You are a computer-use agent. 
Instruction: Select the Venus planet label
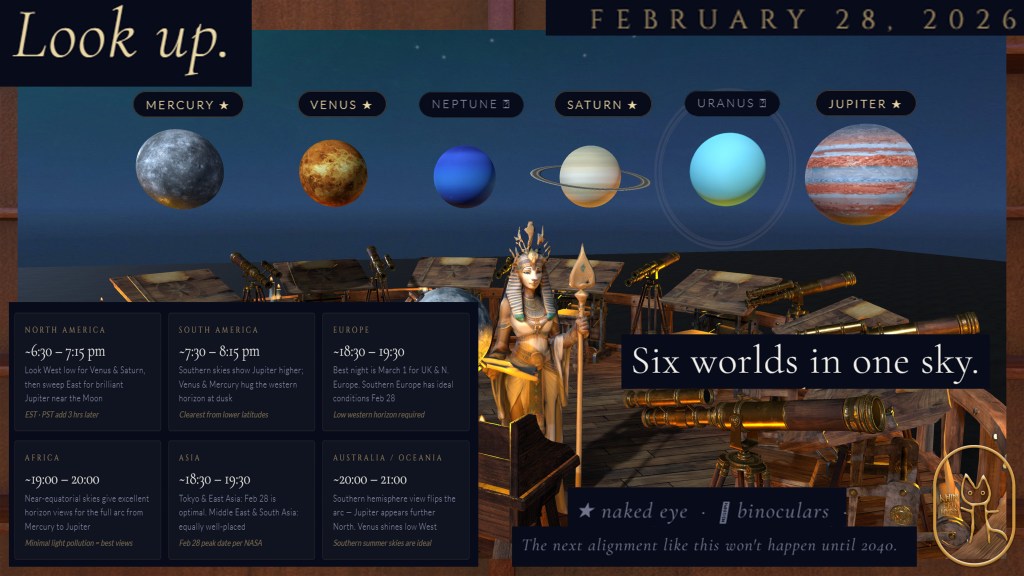(x=341, y=105)
